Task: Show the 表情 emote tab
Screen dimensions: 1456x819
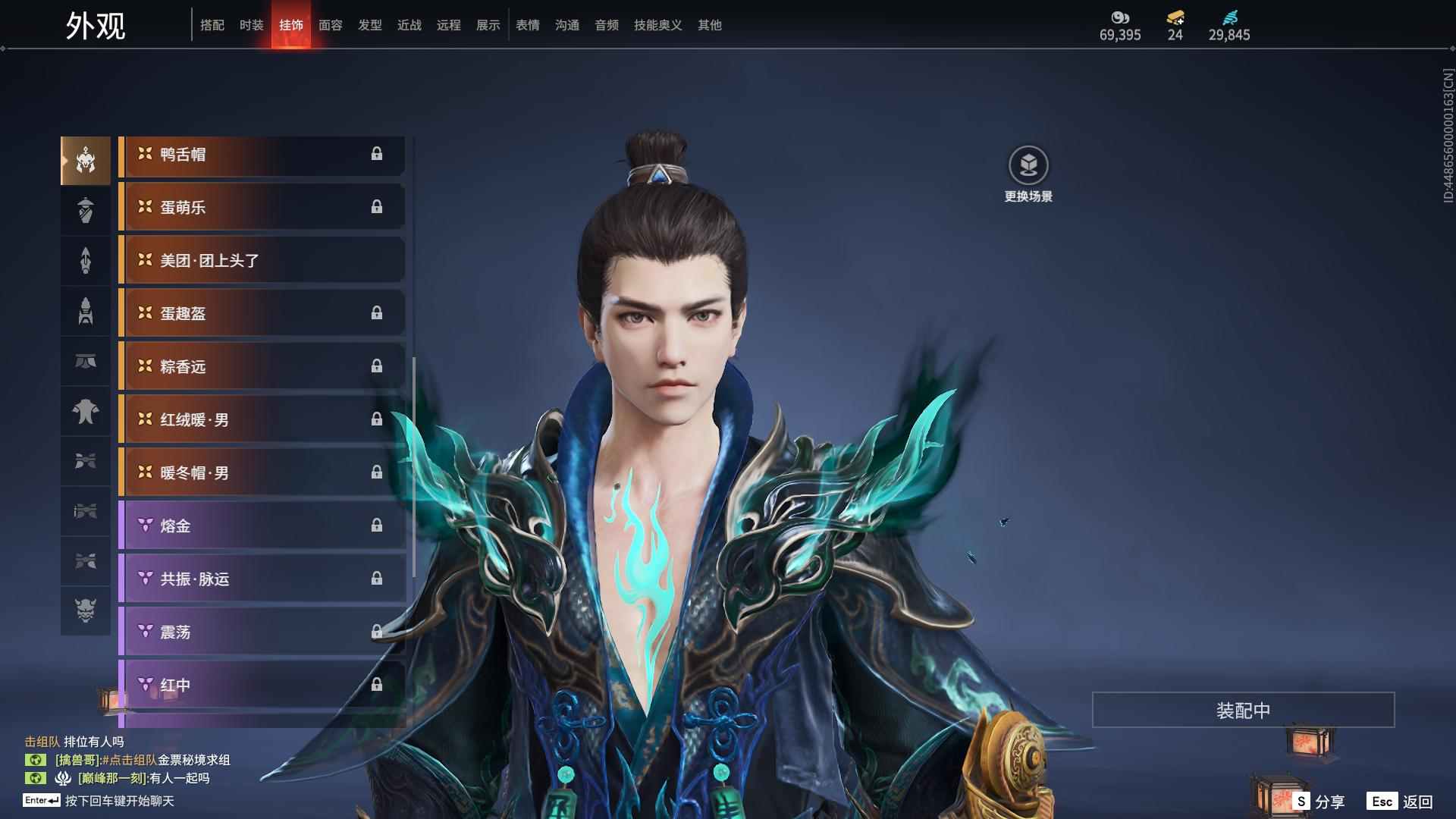Action: click(528, 25)
